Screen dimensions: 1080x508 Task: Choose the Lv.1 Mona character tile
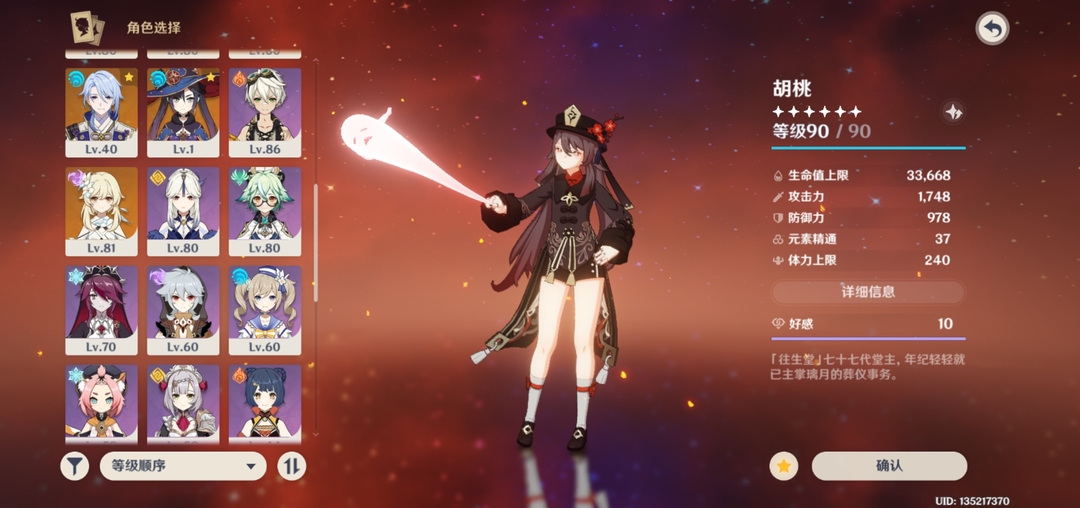pyautogui.click(x=183, y=111)
